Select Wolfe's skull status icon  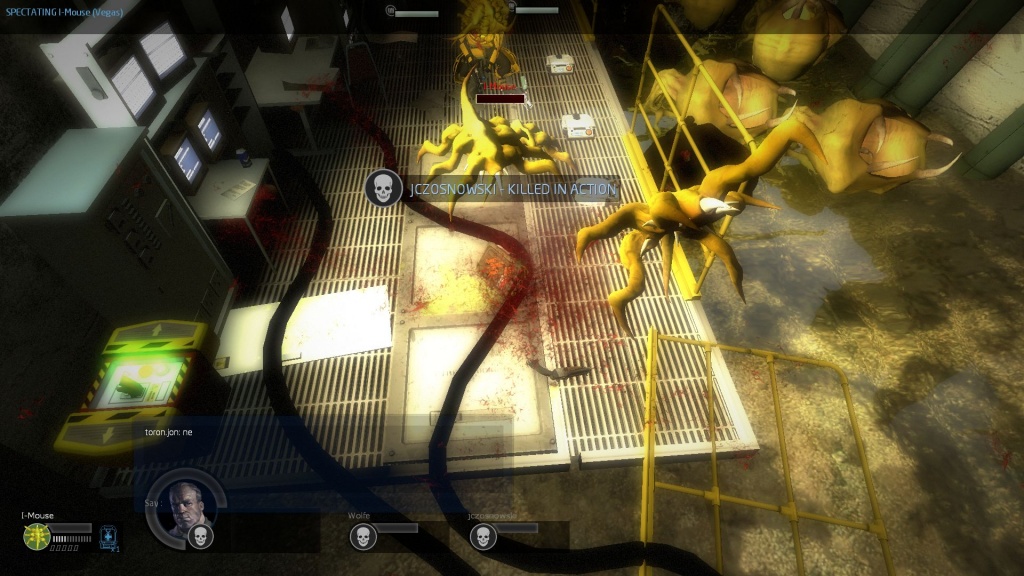coord(362,537)
